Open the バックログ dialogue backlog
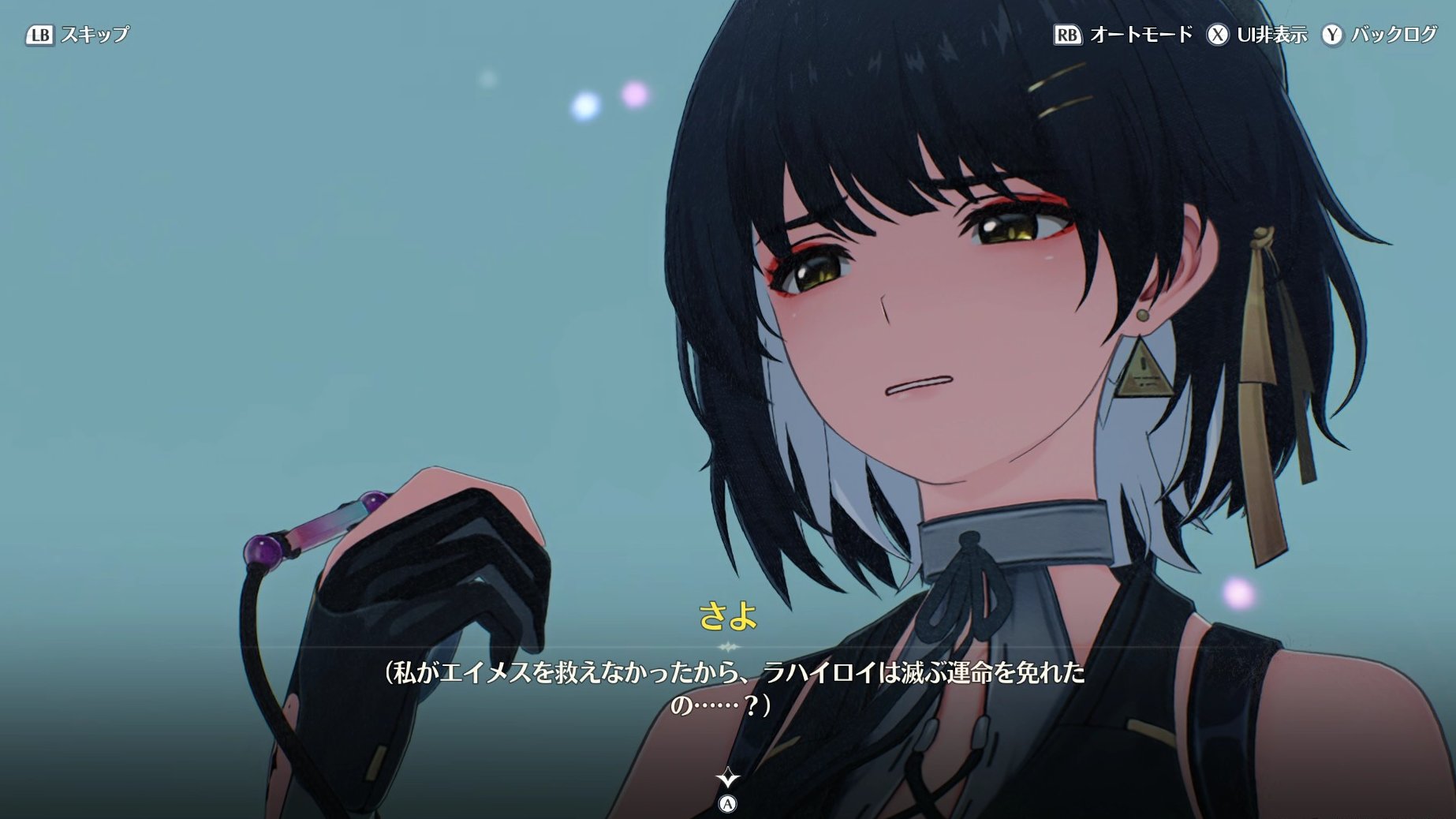Viewport: 1456px width, 819px height. pos(1379,35)
